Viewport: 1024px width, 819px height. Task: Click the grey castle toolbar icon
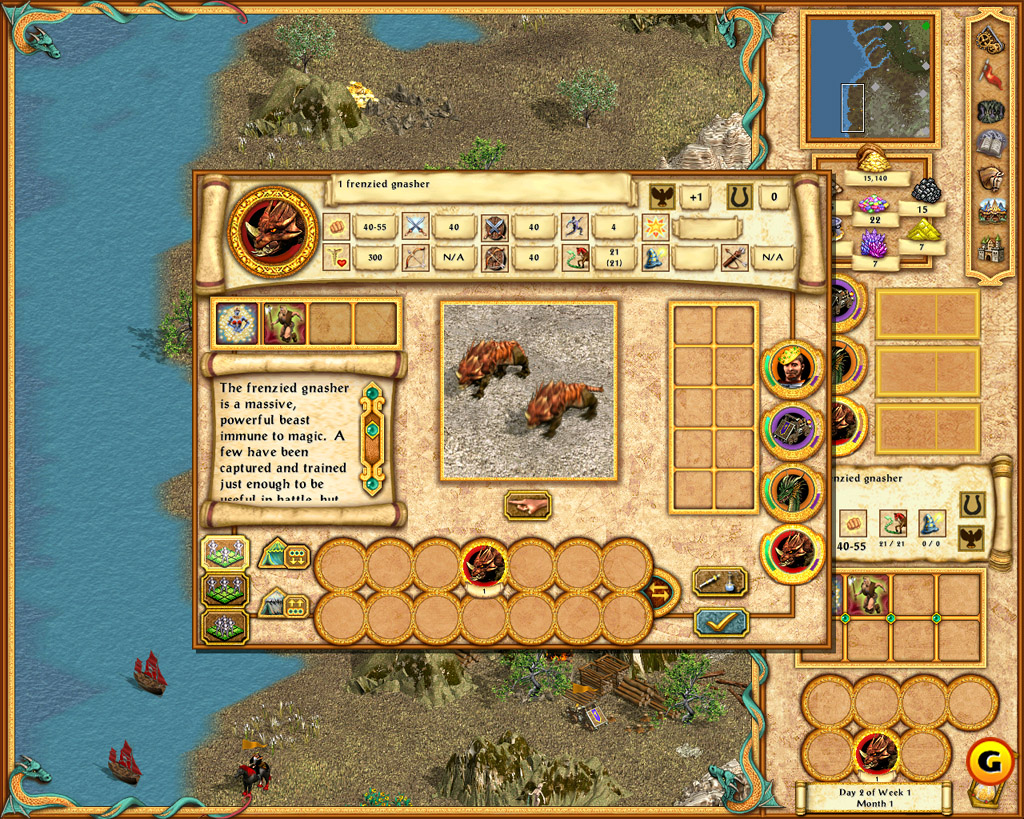[x=990, y=248]
